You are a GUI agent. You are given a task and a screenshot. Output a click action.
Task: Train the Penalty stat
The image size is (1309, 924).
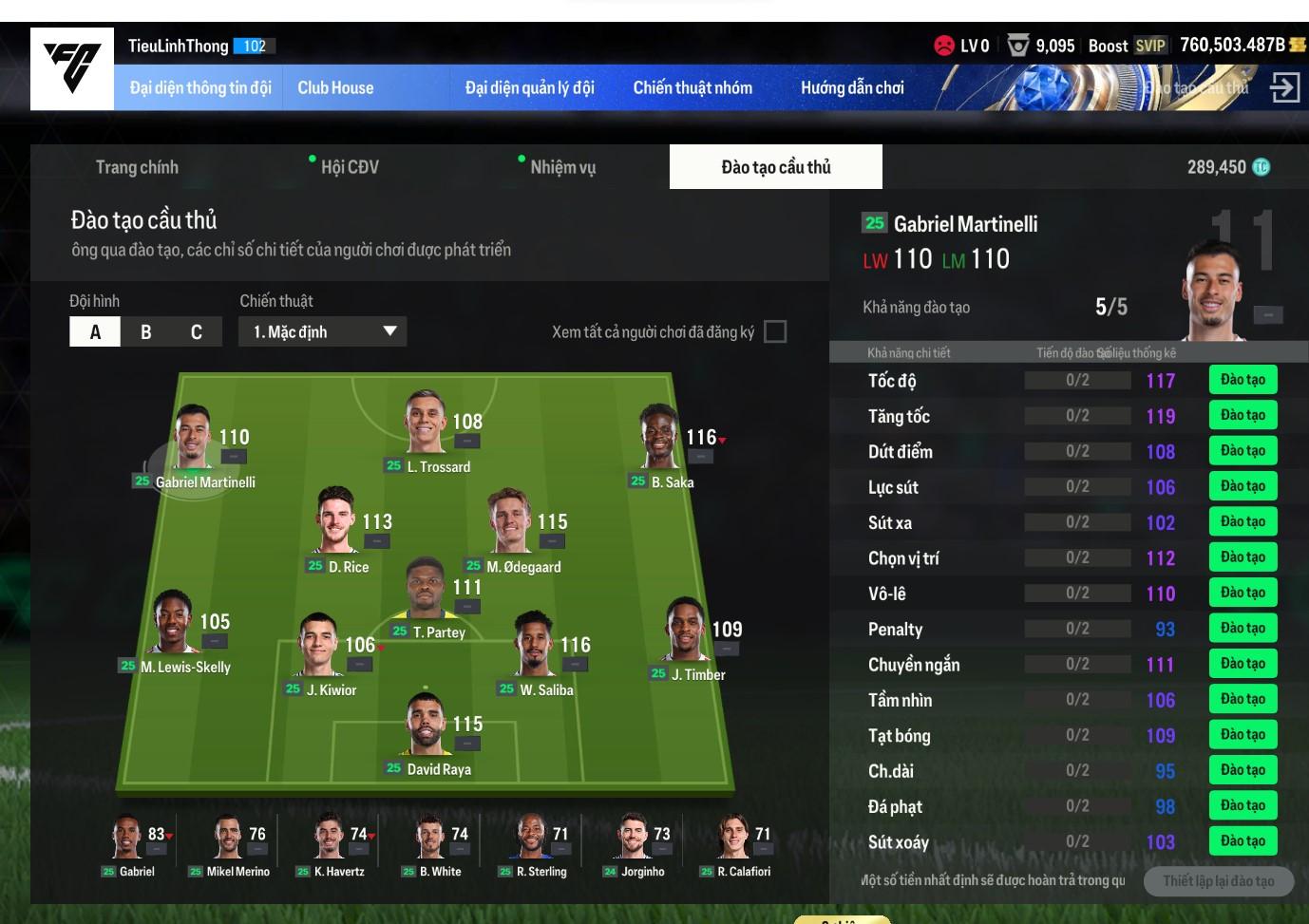[x=1243, y=628]
